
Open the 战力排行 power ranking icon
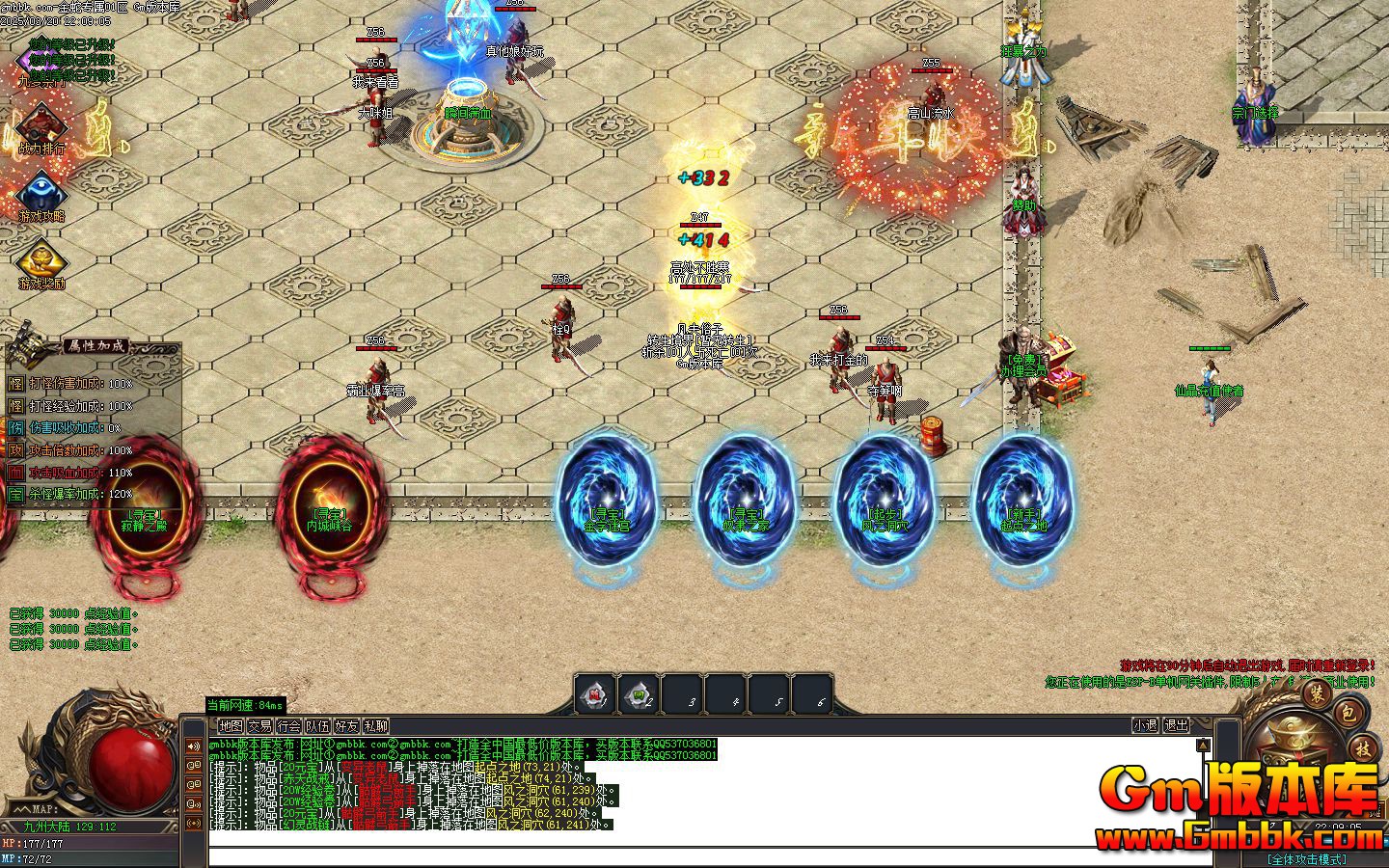(41, 126)
